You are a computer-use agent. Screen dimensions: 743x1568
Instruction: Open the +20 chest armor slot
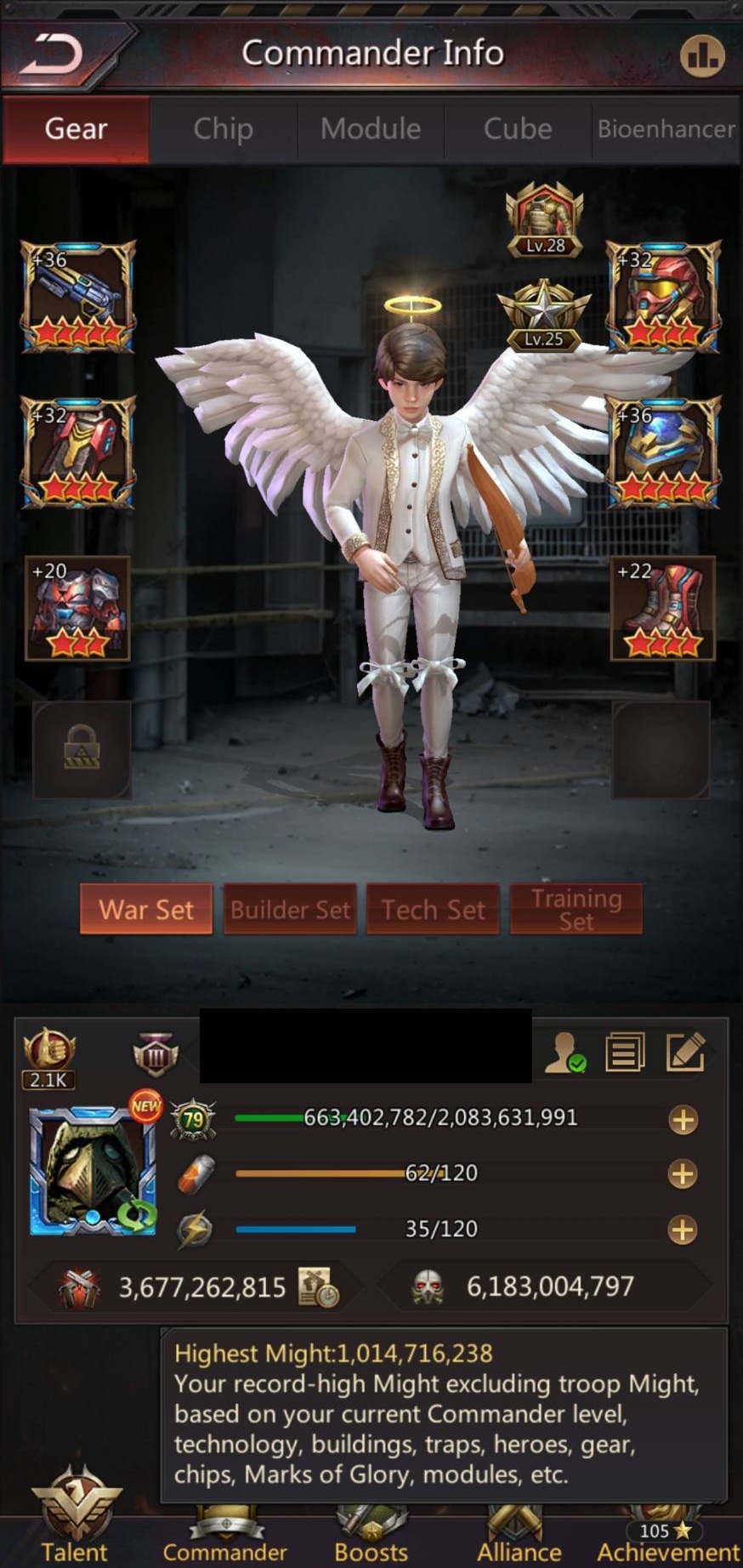[x=78, y=608]
